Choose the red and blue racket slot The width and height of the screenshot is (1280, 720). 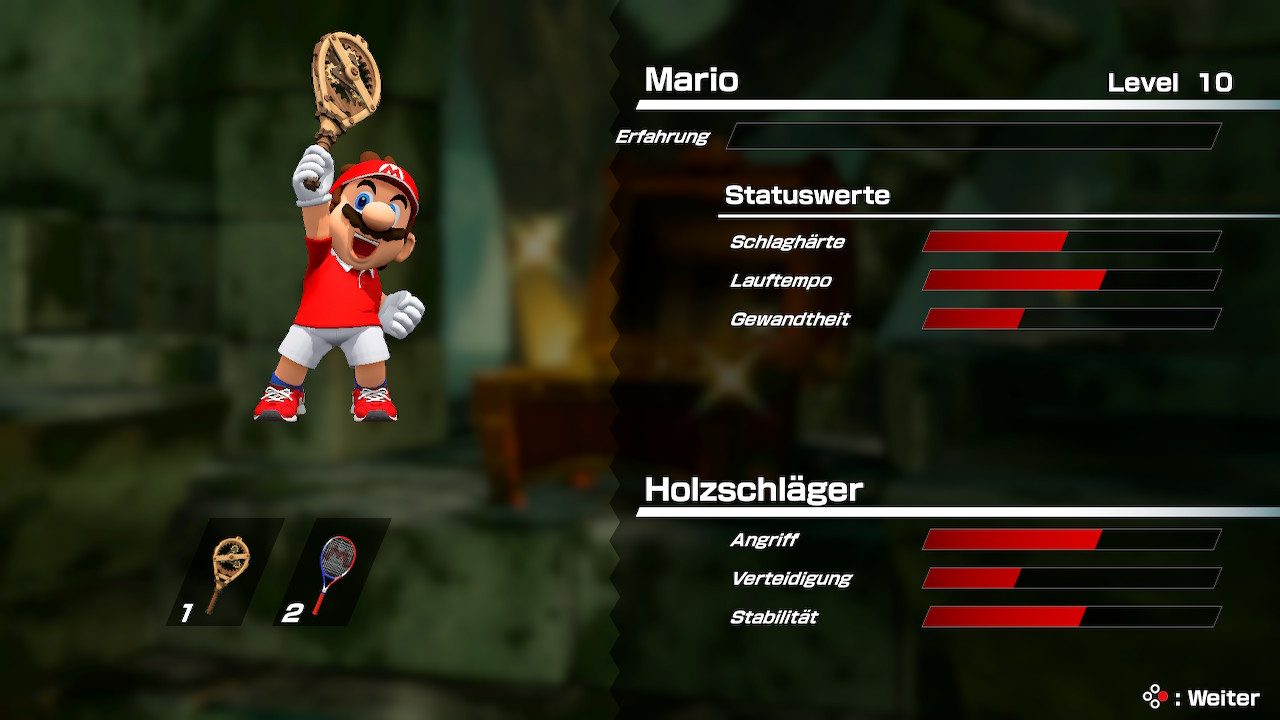coord(332,573)
